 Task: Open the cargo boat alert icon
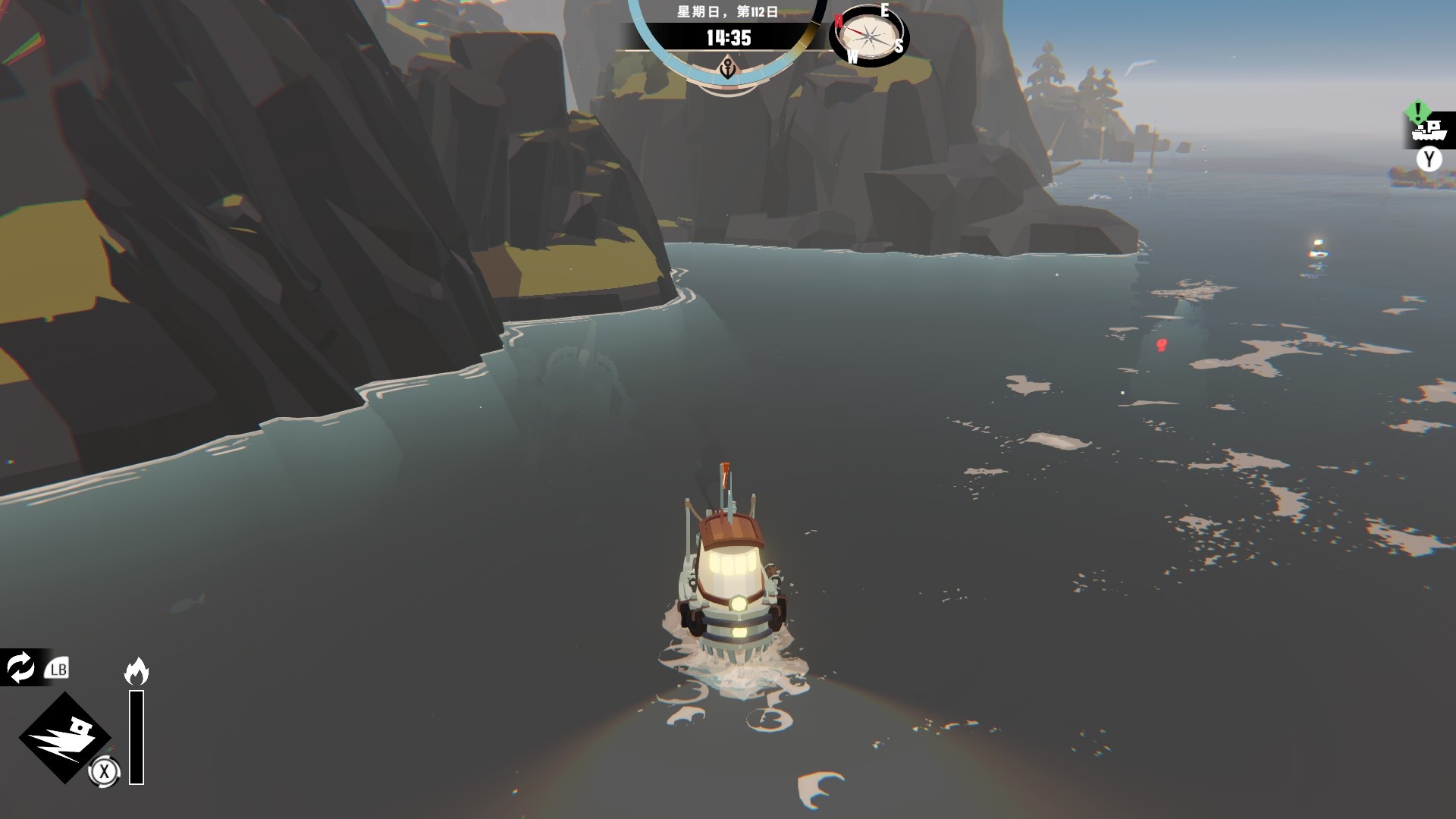tap(1427, 129)
